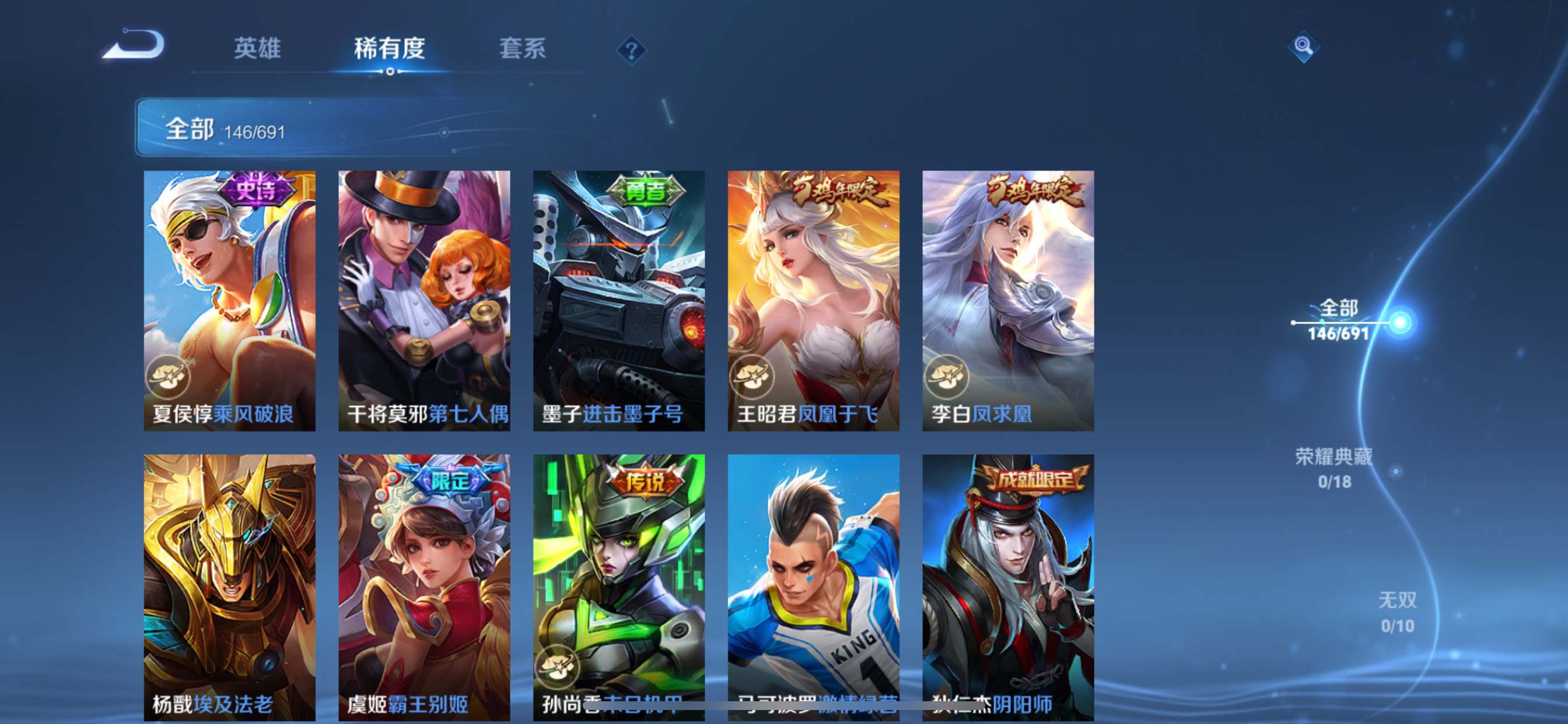Filter by 荣耀典藏 rarity

pos(1333,468)
